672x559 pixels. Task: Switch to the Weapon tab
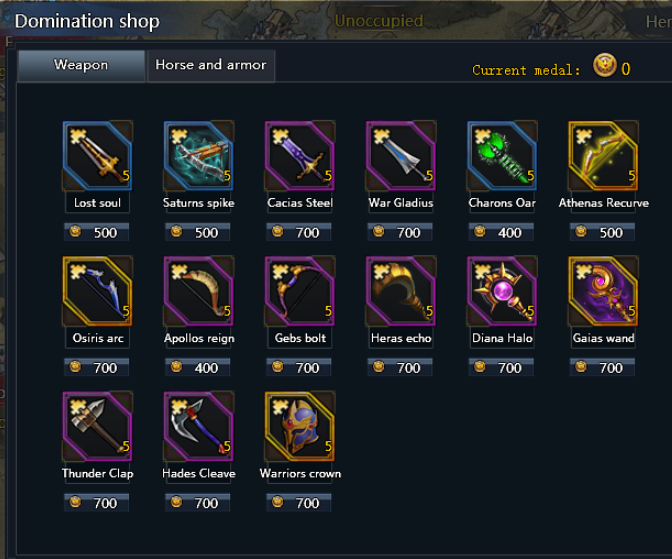(x=81, y=66)
